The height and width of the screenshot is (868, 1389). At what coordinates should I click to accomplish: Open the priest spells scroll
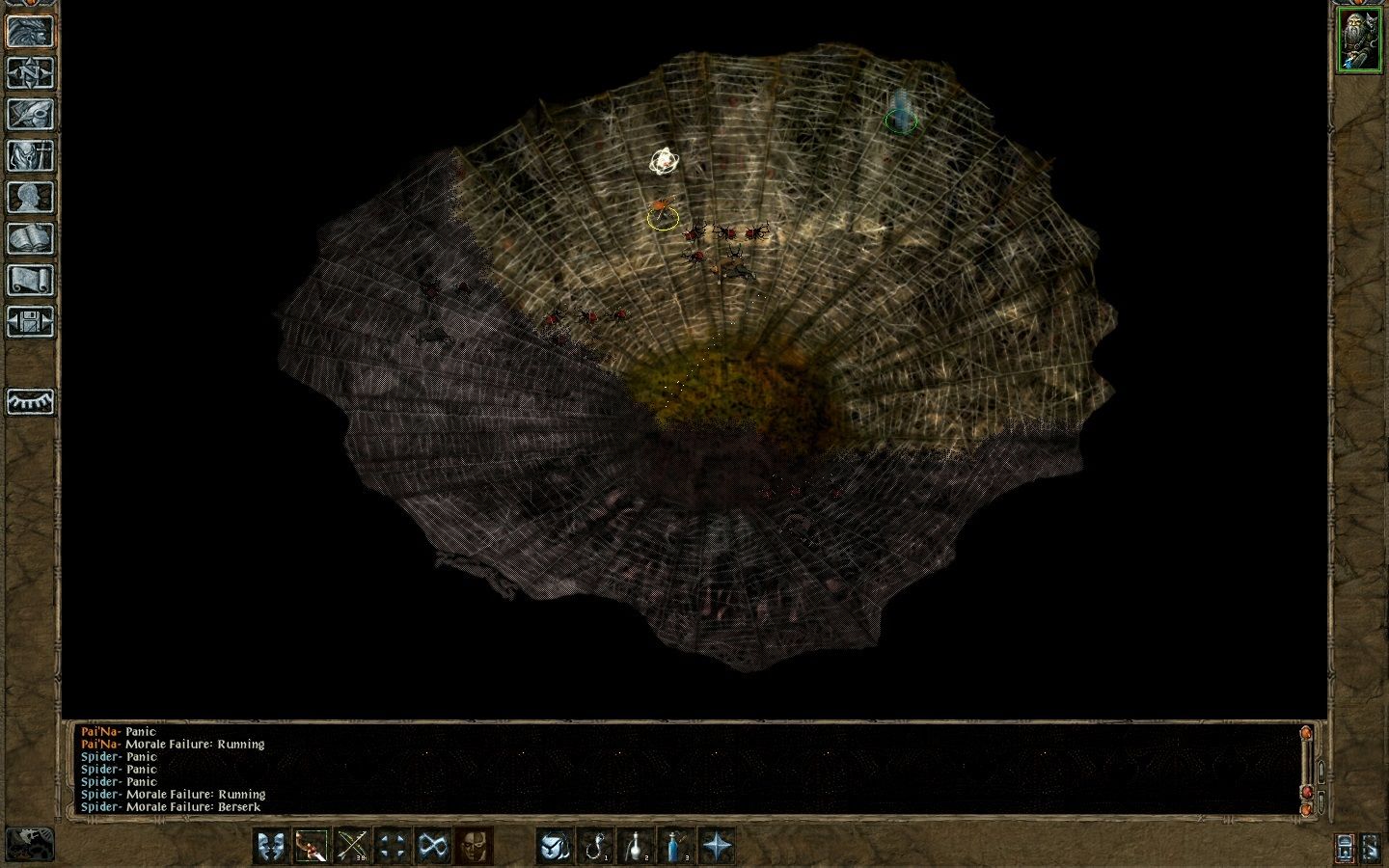[30, 278]
